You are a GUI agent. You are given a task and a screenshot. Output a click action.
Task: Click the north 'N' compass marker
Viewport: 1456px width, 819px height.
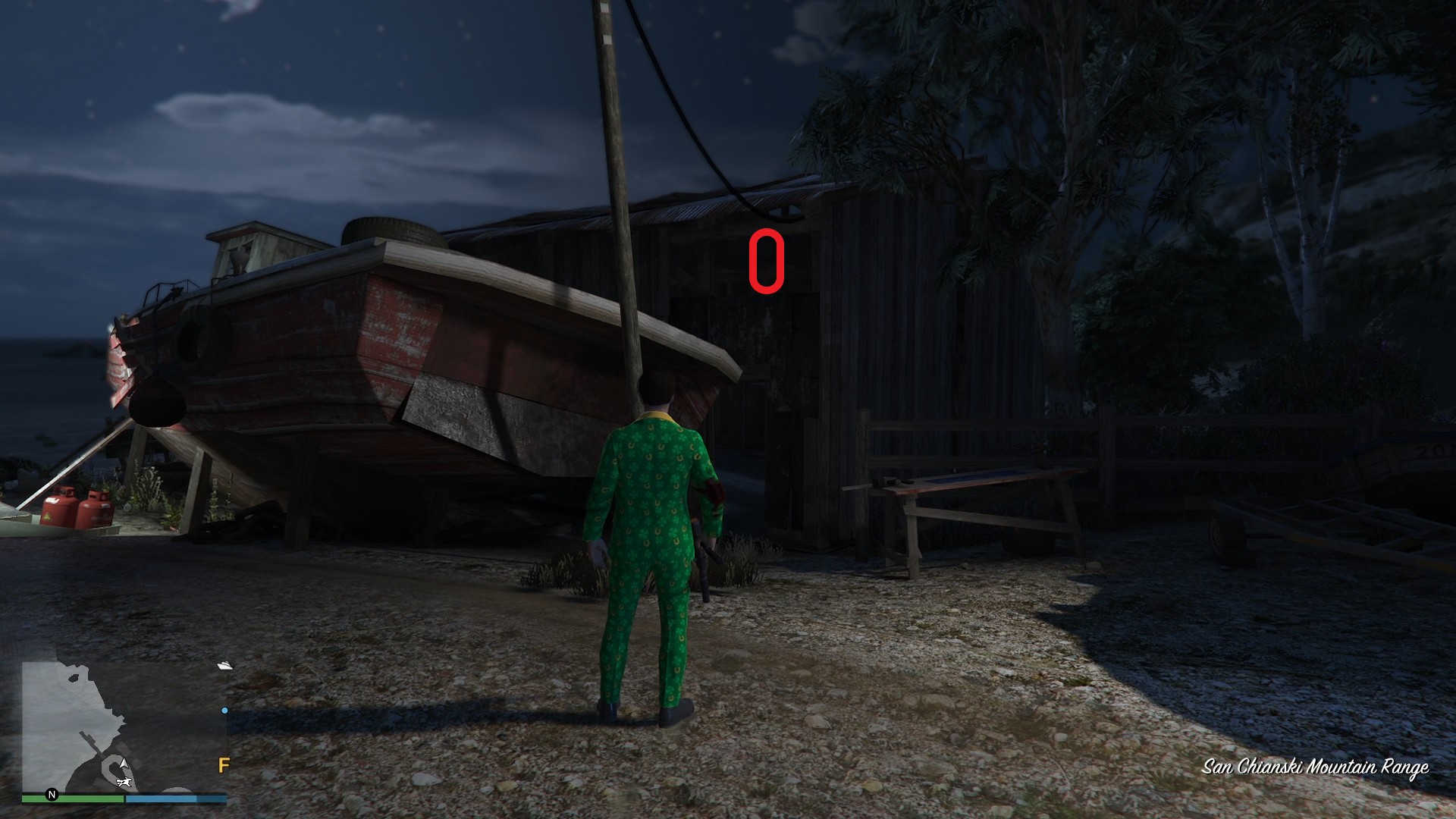[x=52, y=795]
